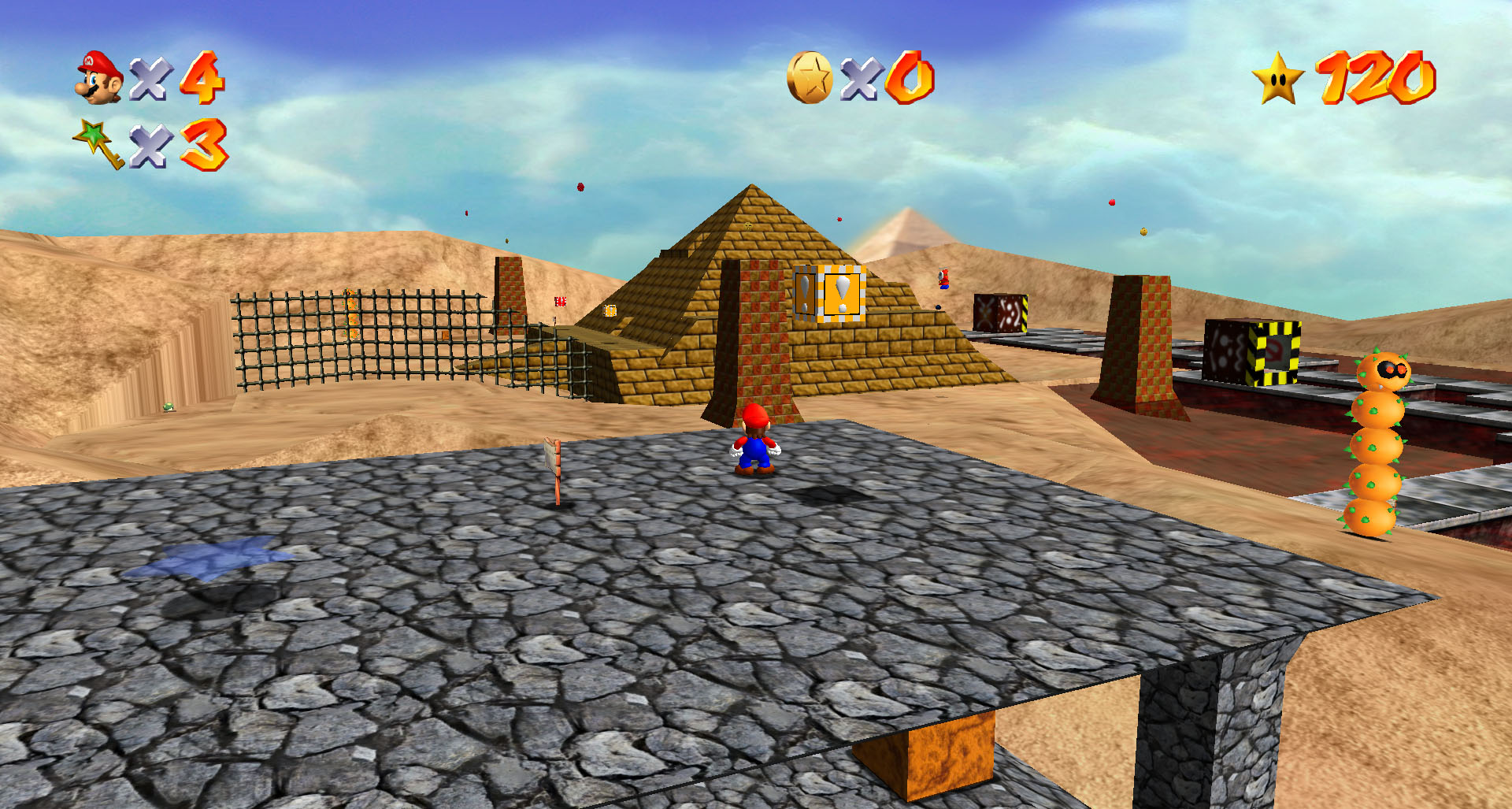
Task: Click the gold coin counter icon
Action: tap(810, 77)
